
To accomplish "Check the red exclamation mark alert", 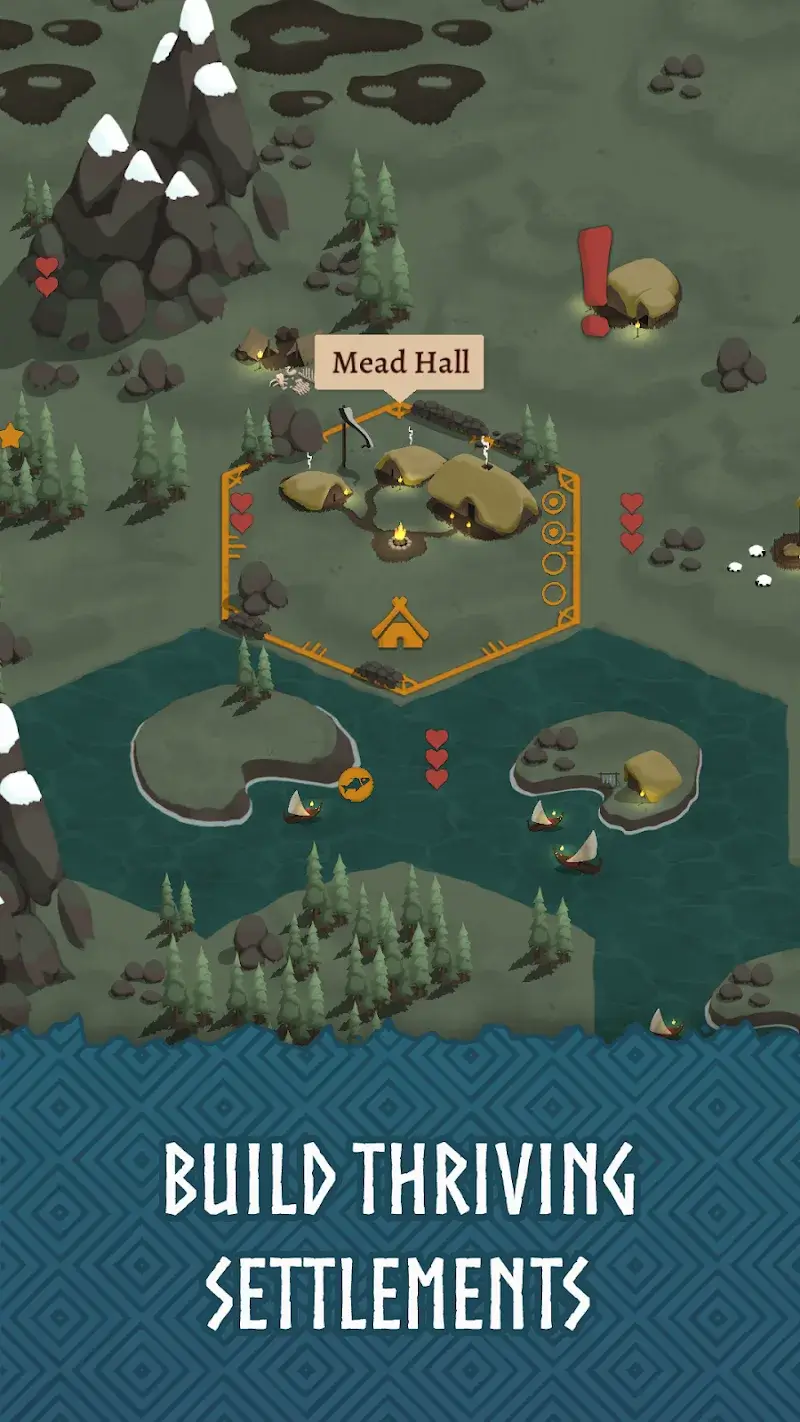I will 596,279.
